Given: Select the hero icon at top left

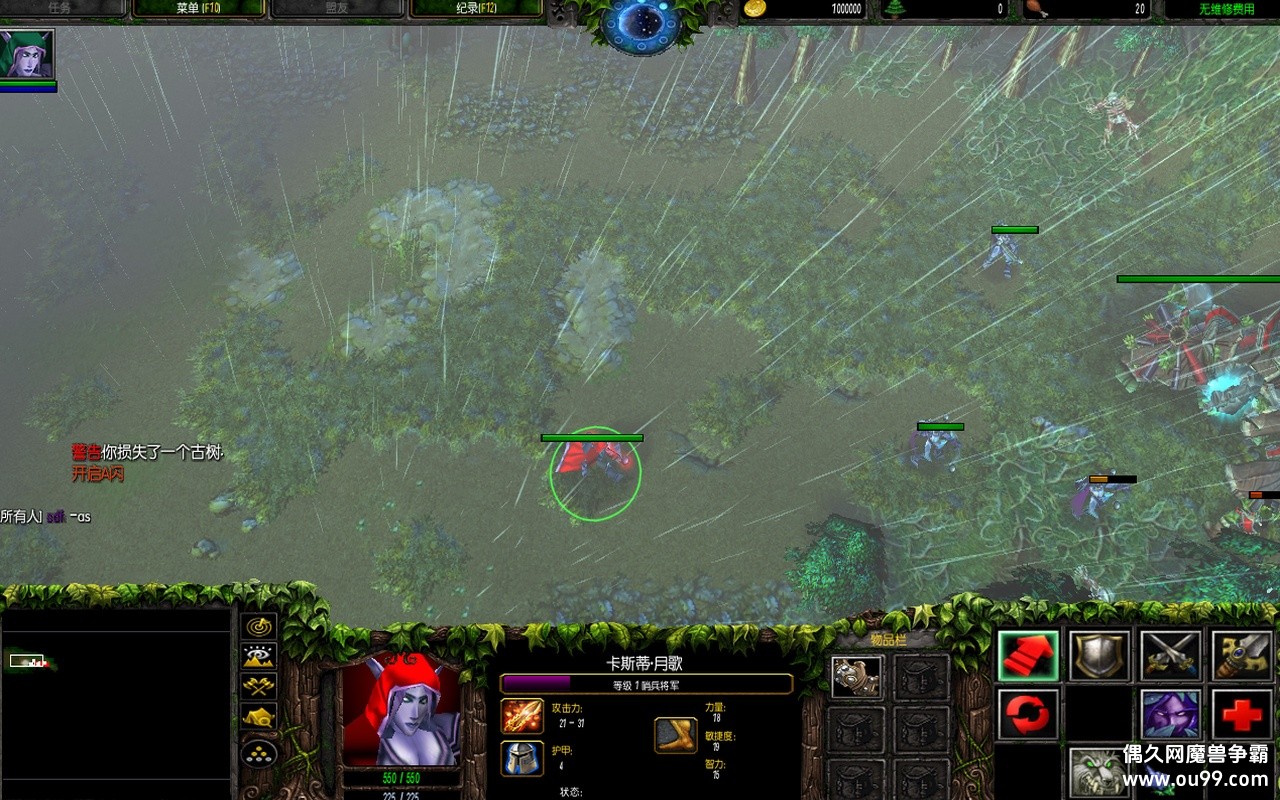Looking at the screenshot, I should point(27,54).
